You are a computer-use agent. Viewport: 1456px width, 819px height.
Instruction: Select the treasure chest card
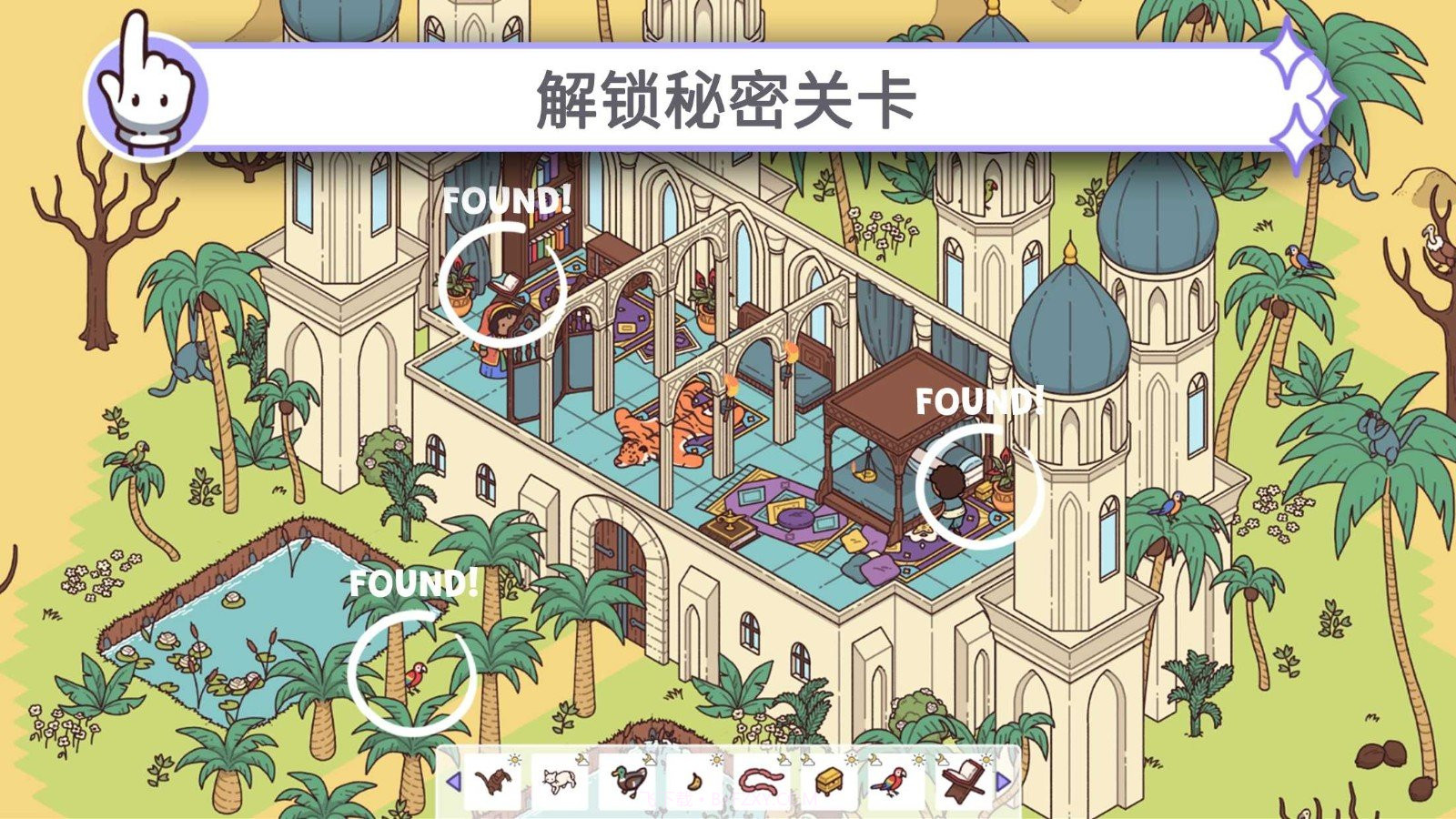[x=829, y=783]
